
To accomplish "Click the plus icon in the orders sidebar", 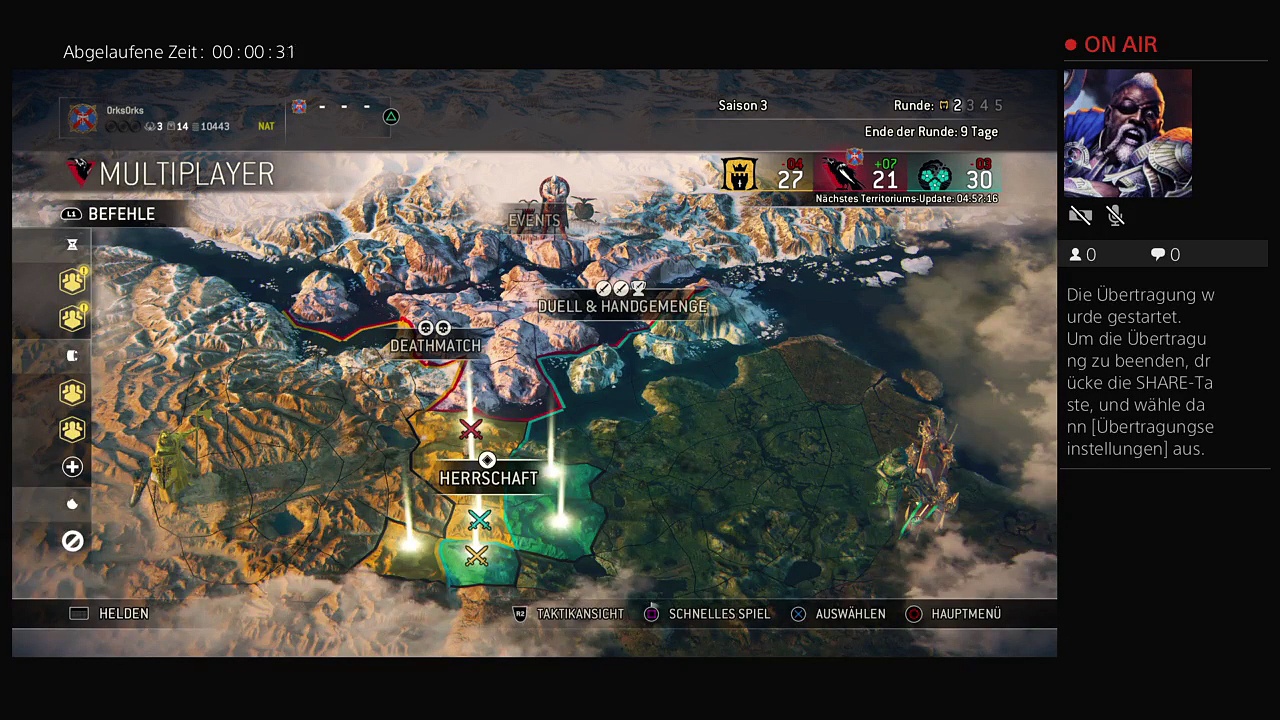I will 72,467.
